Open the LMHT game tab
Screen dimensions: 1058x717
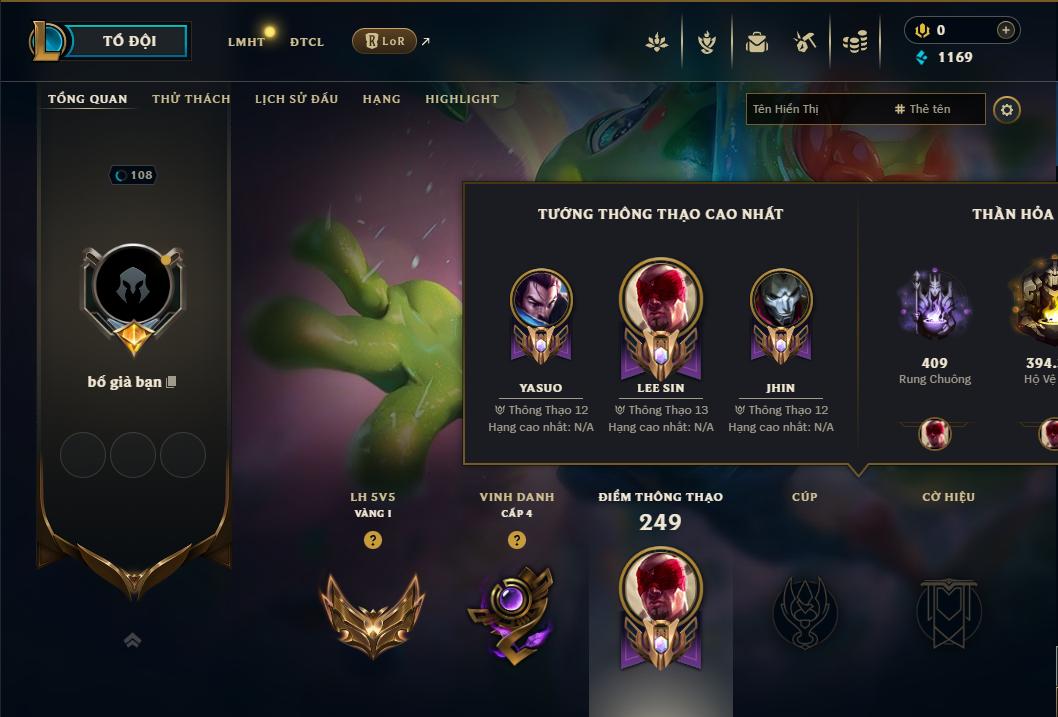pyautogui.click(x=246, y=42)
